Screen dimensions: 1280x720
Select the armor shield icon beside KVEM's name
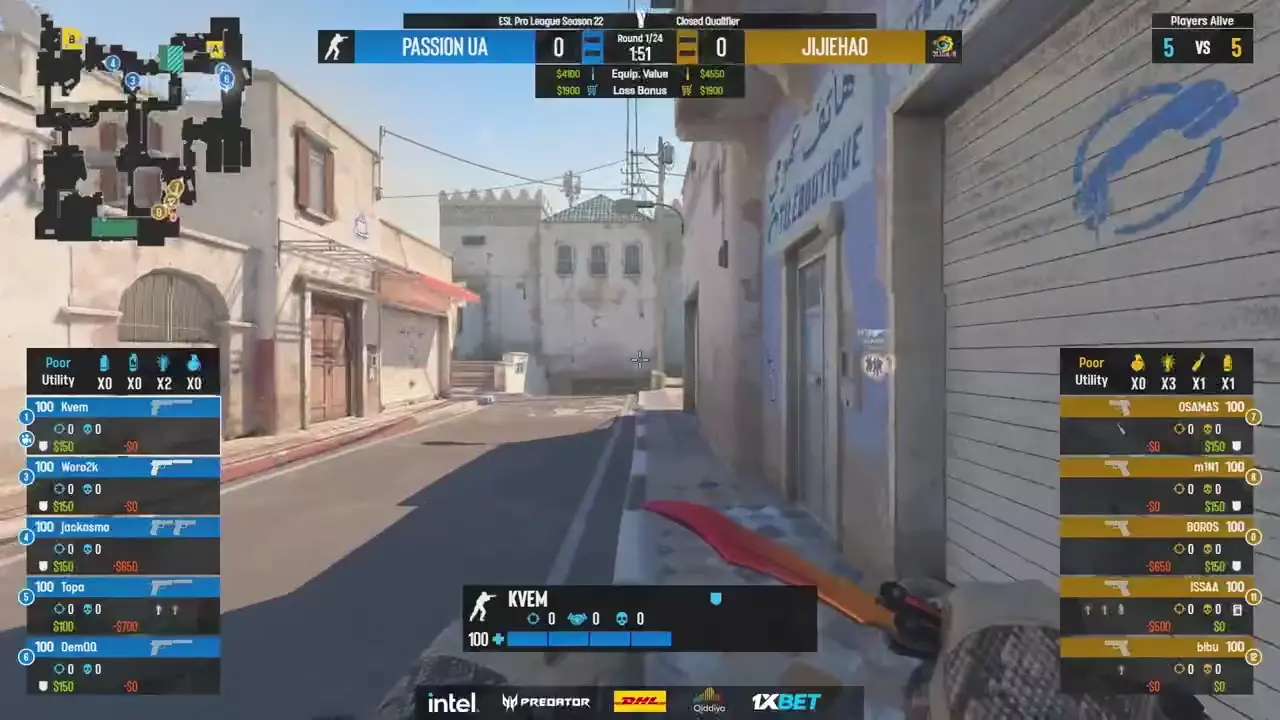click(x=716, y=598)
